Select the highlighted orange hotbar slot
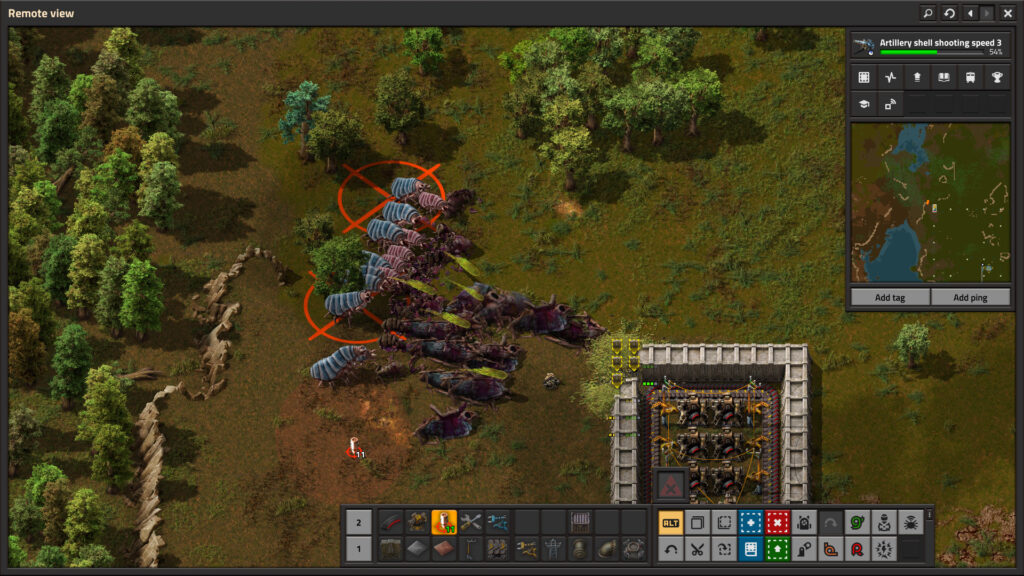1024x576 pixels. click(x=444, y=521)
